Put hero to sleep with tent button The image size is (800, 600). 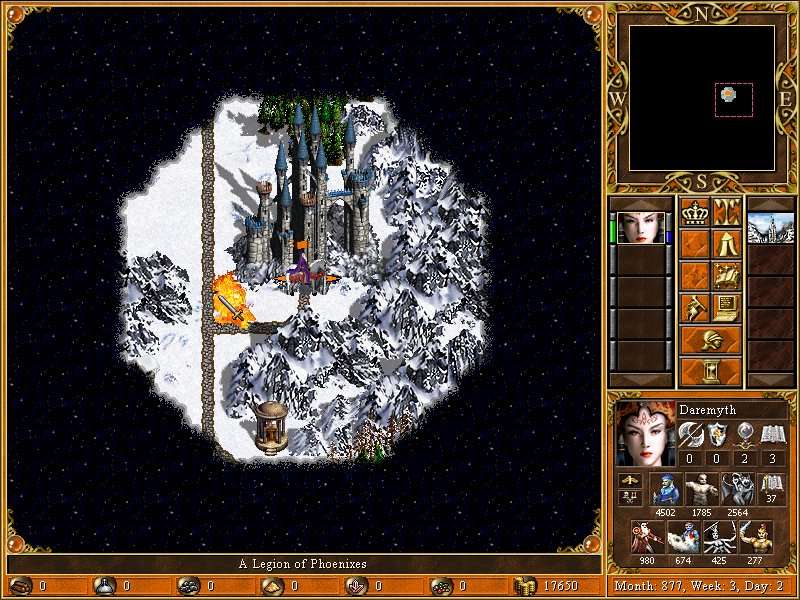726,244
